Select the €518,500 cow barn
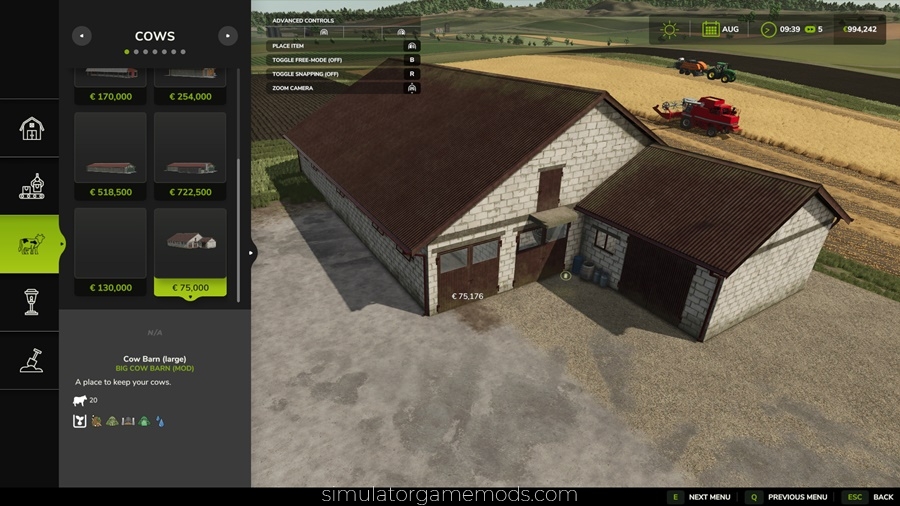The width and height of the screenshot is (900, 506). tap(110, 156)
